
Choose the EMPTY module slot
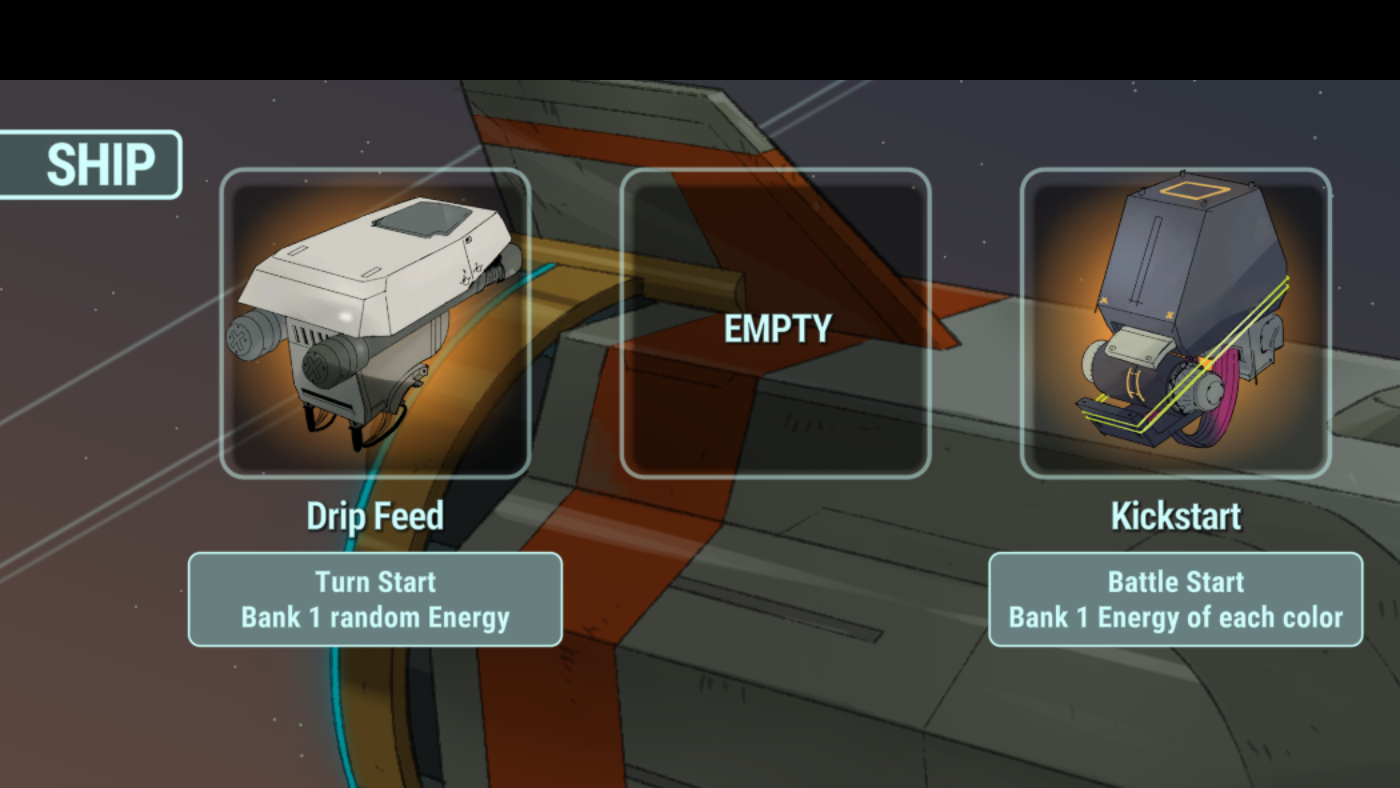point(776,323)
